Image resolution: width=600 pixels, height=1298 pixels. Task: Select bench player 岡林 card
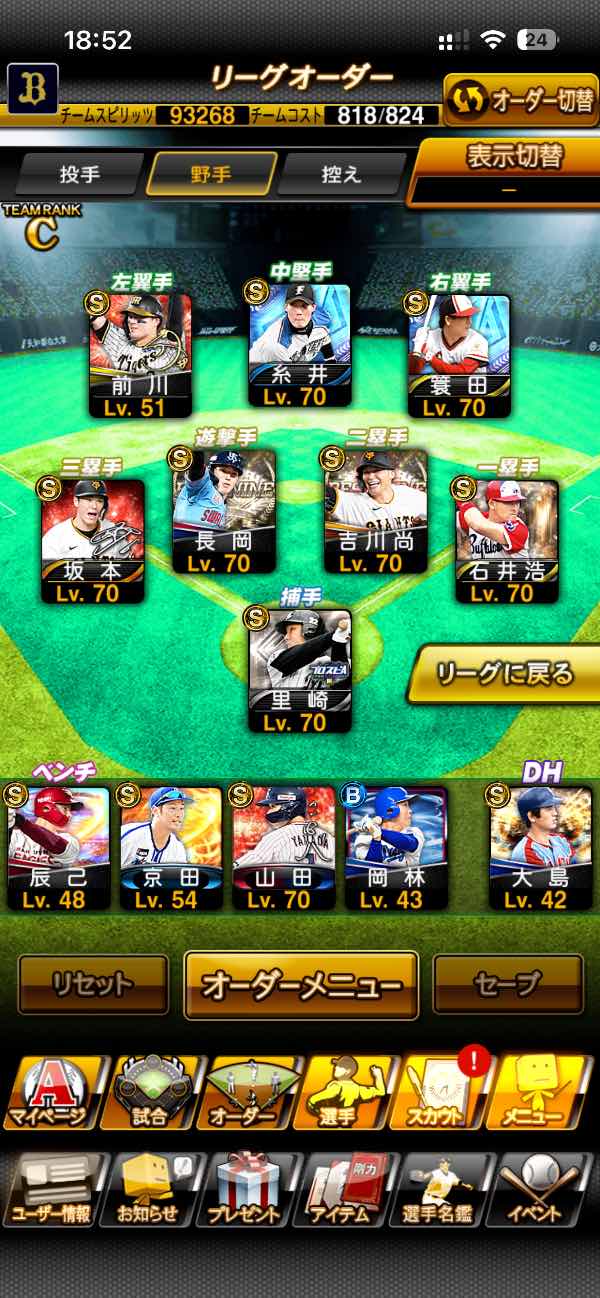click(396, 847)
